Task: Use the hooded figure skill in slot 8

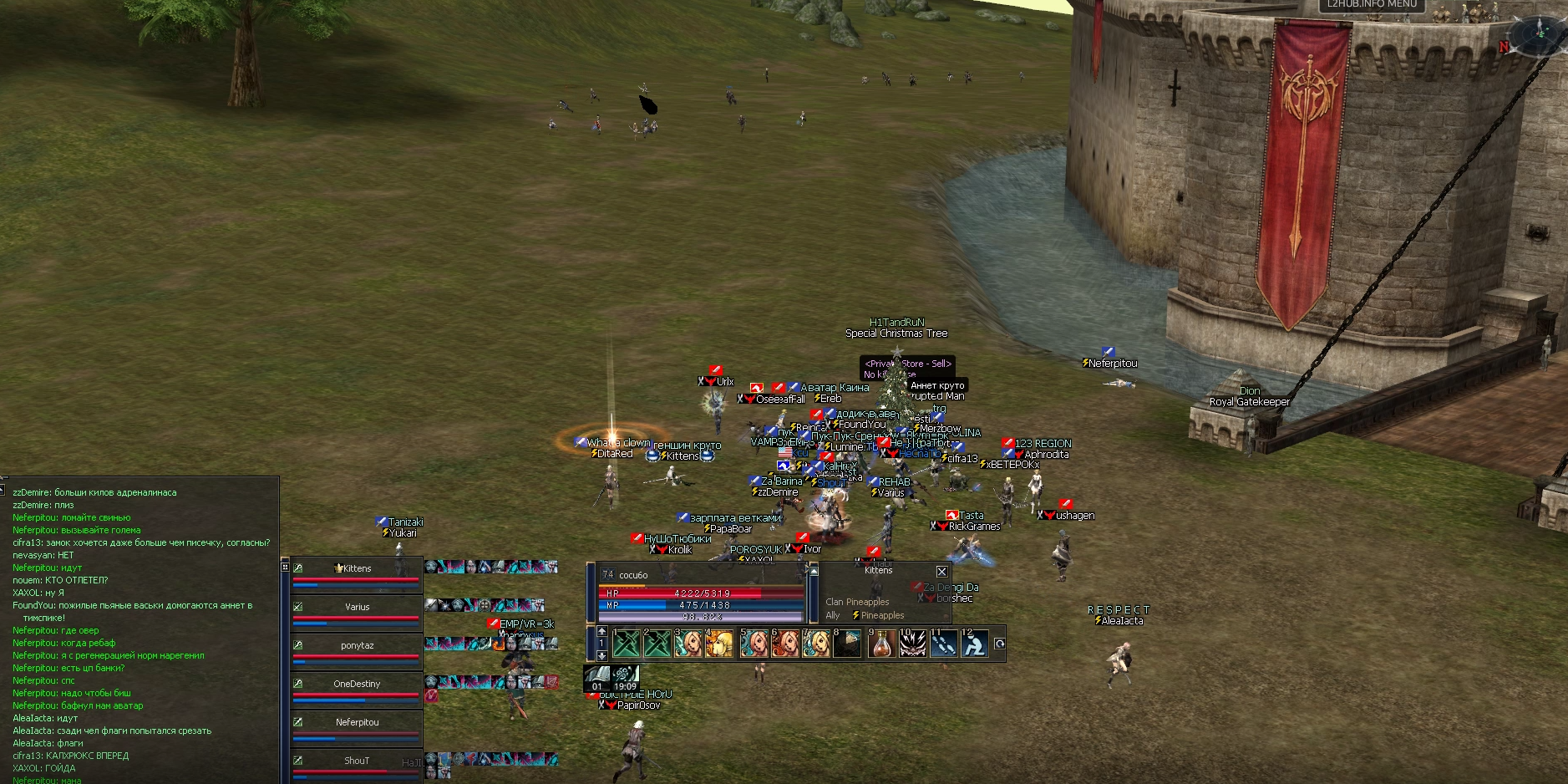Action: pos(847,644)
